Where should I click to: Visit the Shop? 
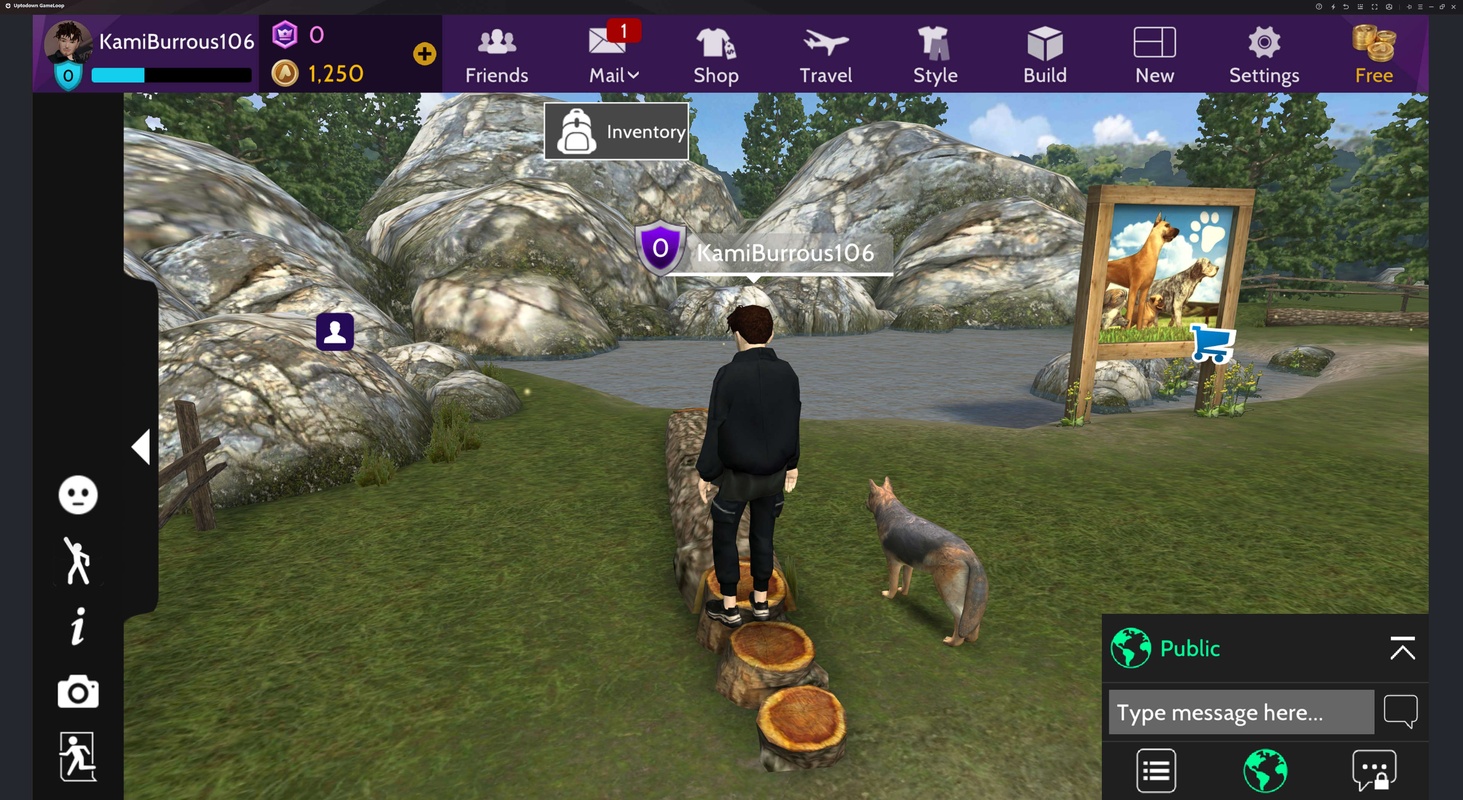point(715,56)
